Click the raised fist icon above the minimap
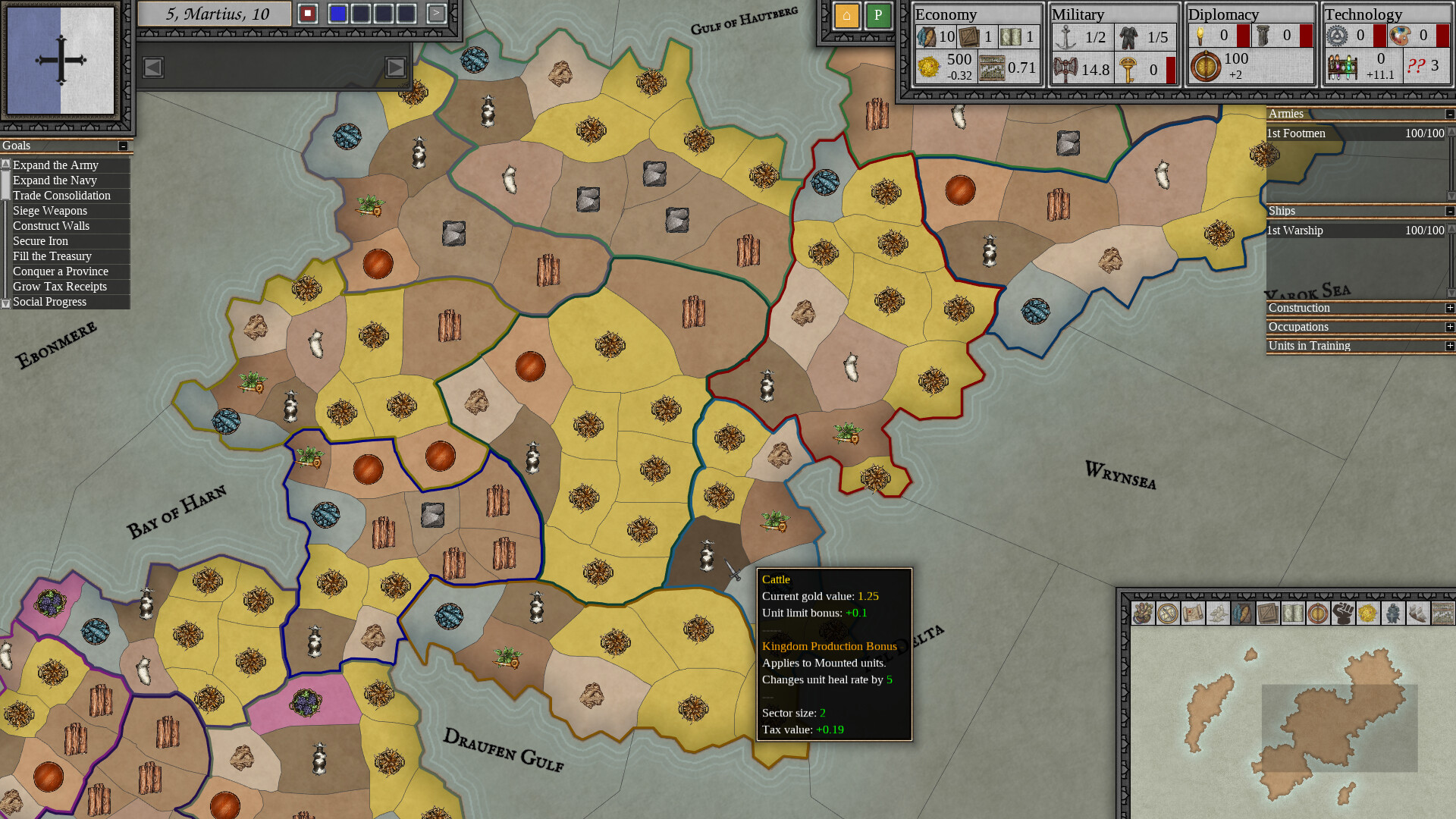The width and height of the screenshot is (1456, 819). pos(1342,614)
